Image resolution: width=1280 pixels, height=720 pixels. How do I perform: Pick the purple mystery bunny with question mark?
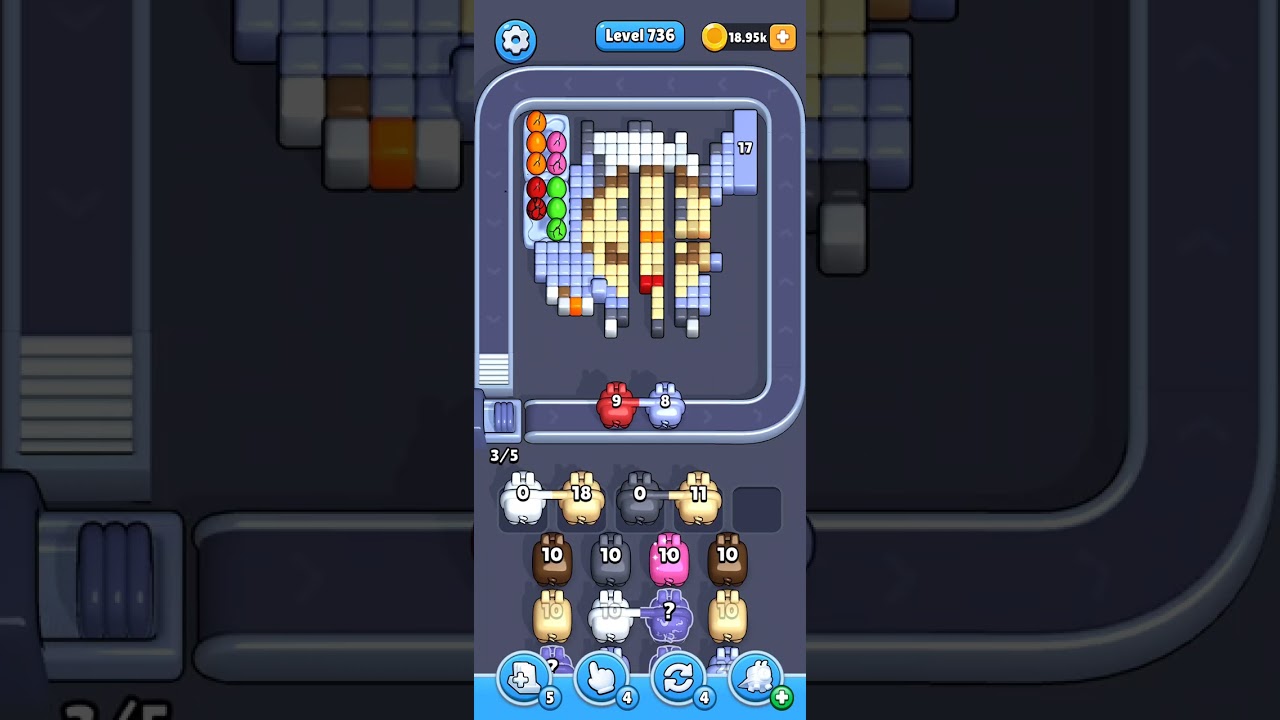pyautogui.click(x=669, y=617)
